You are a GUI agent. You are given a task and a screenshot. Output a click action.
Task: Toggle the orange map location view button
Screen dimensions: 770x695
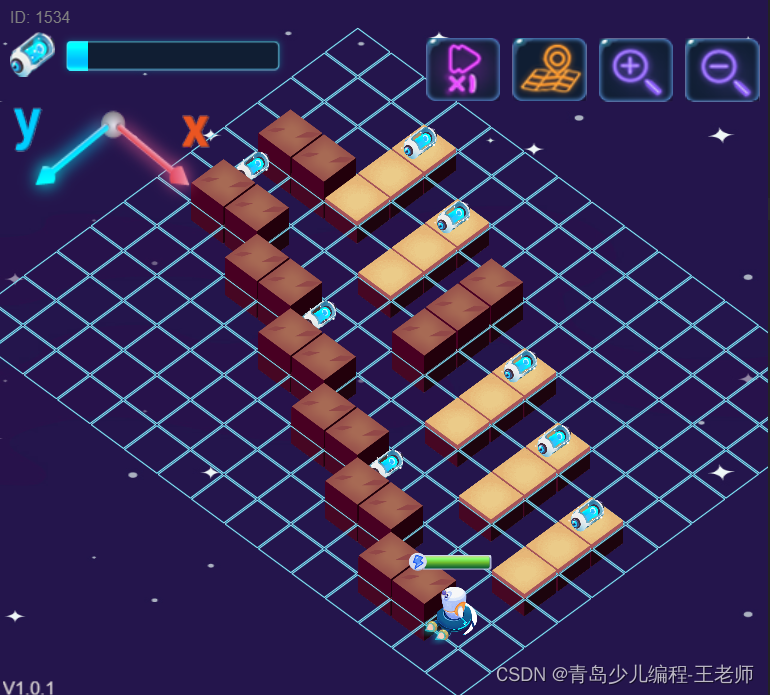pyautogui.click(x=549, y=69)
